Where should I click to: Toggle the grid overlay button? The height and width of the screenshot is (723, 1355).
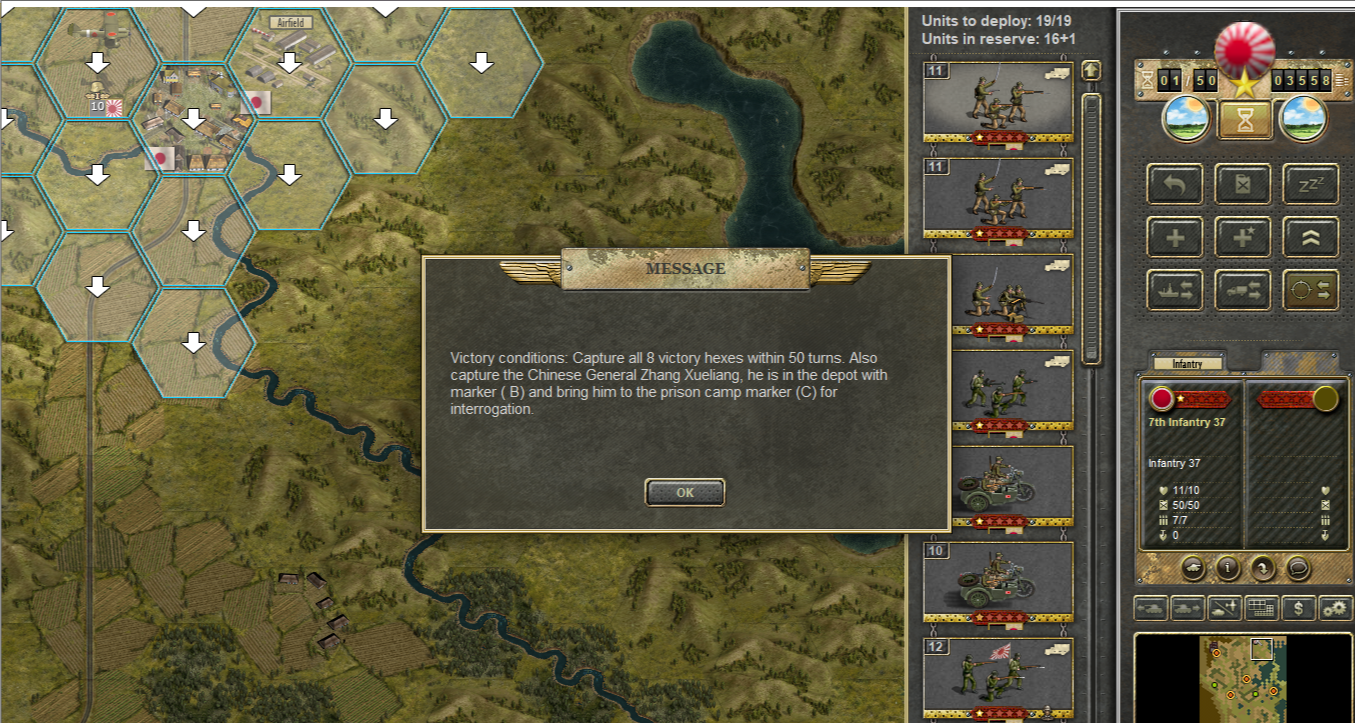1262,607
